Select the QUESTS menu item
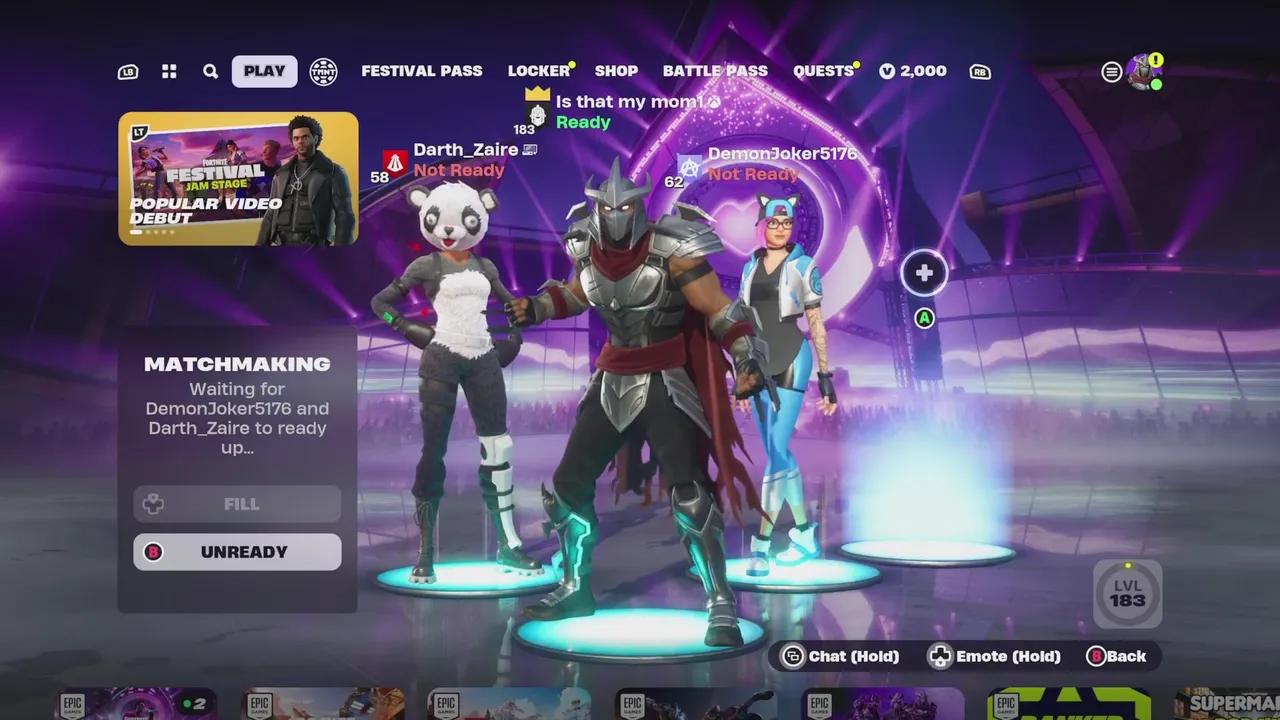Image resolution: width=1280 pixels, height=720 pixels. point(822,70)
